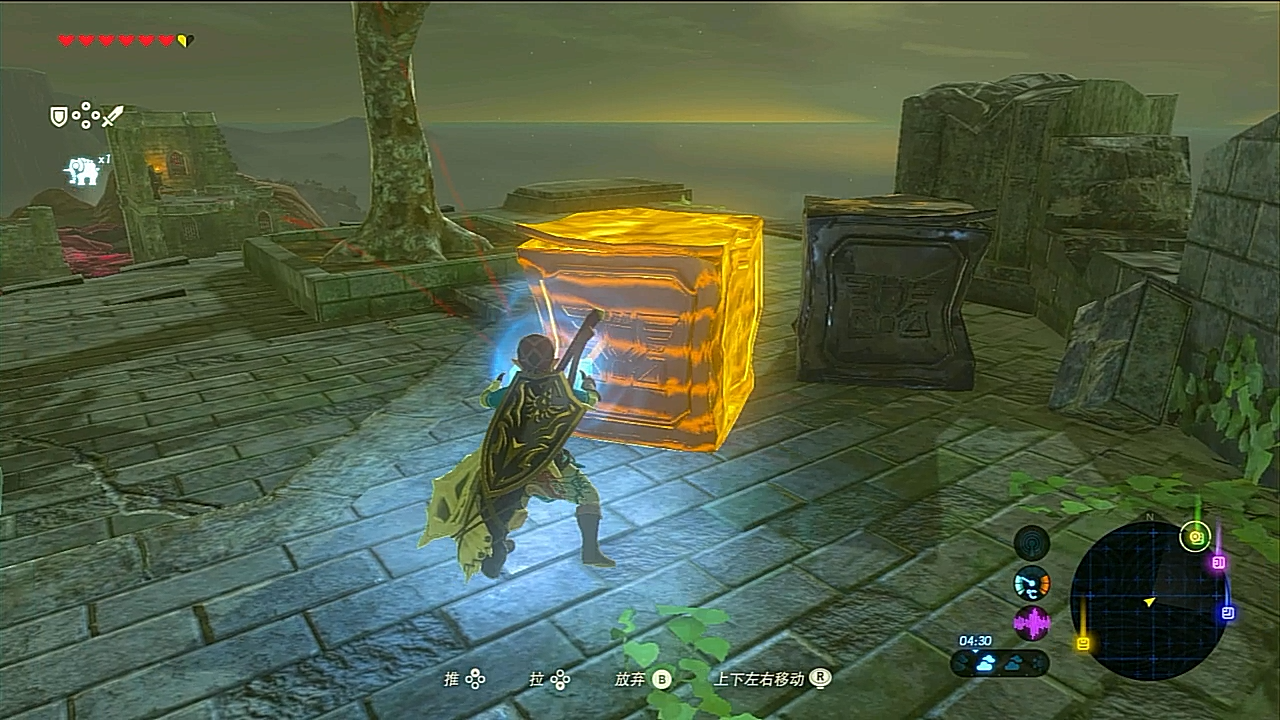
Task: Select the yellow shrine marker on the minimap
Action: 1083,643
